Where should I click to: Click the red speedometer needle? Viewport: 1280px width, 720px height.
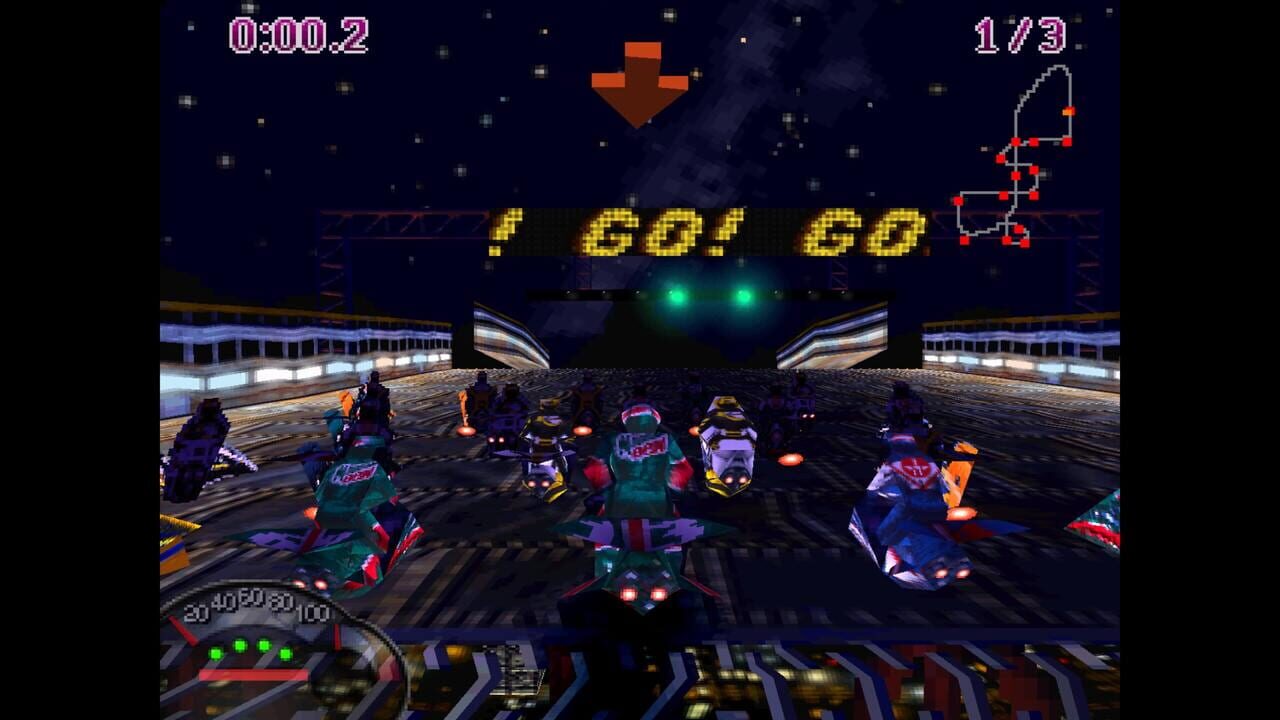[184, 630]
